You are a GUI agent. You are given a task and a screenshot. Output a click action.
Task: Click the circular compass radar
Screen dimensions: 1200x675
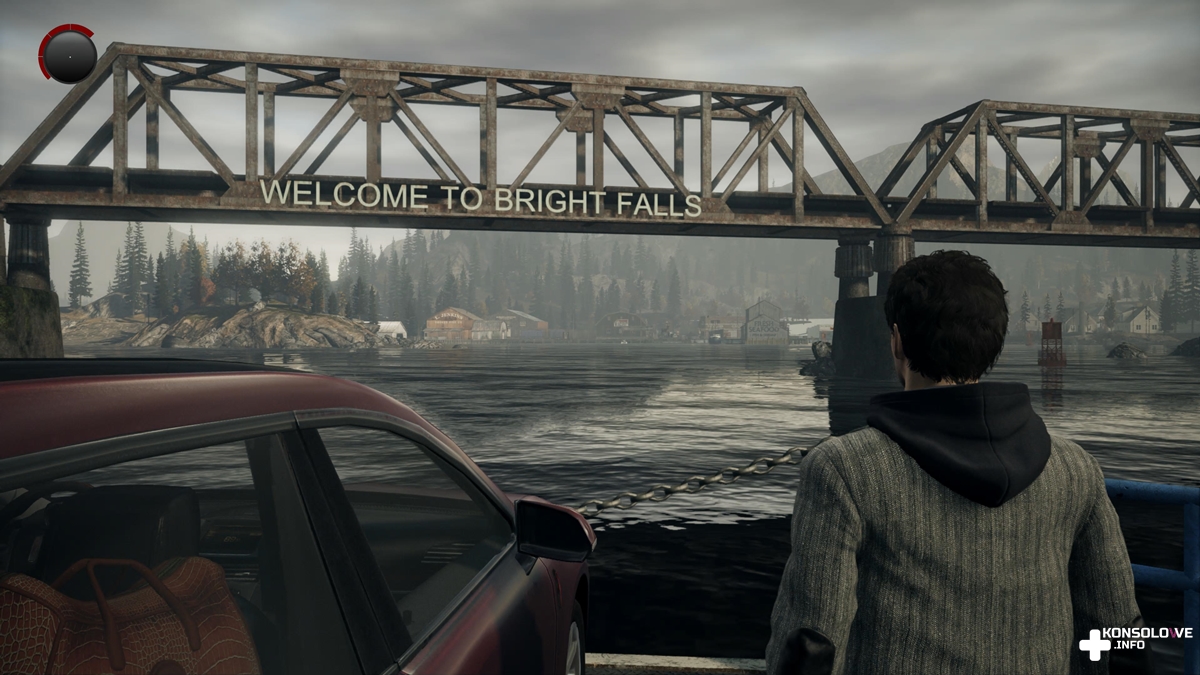pos(69,56)
